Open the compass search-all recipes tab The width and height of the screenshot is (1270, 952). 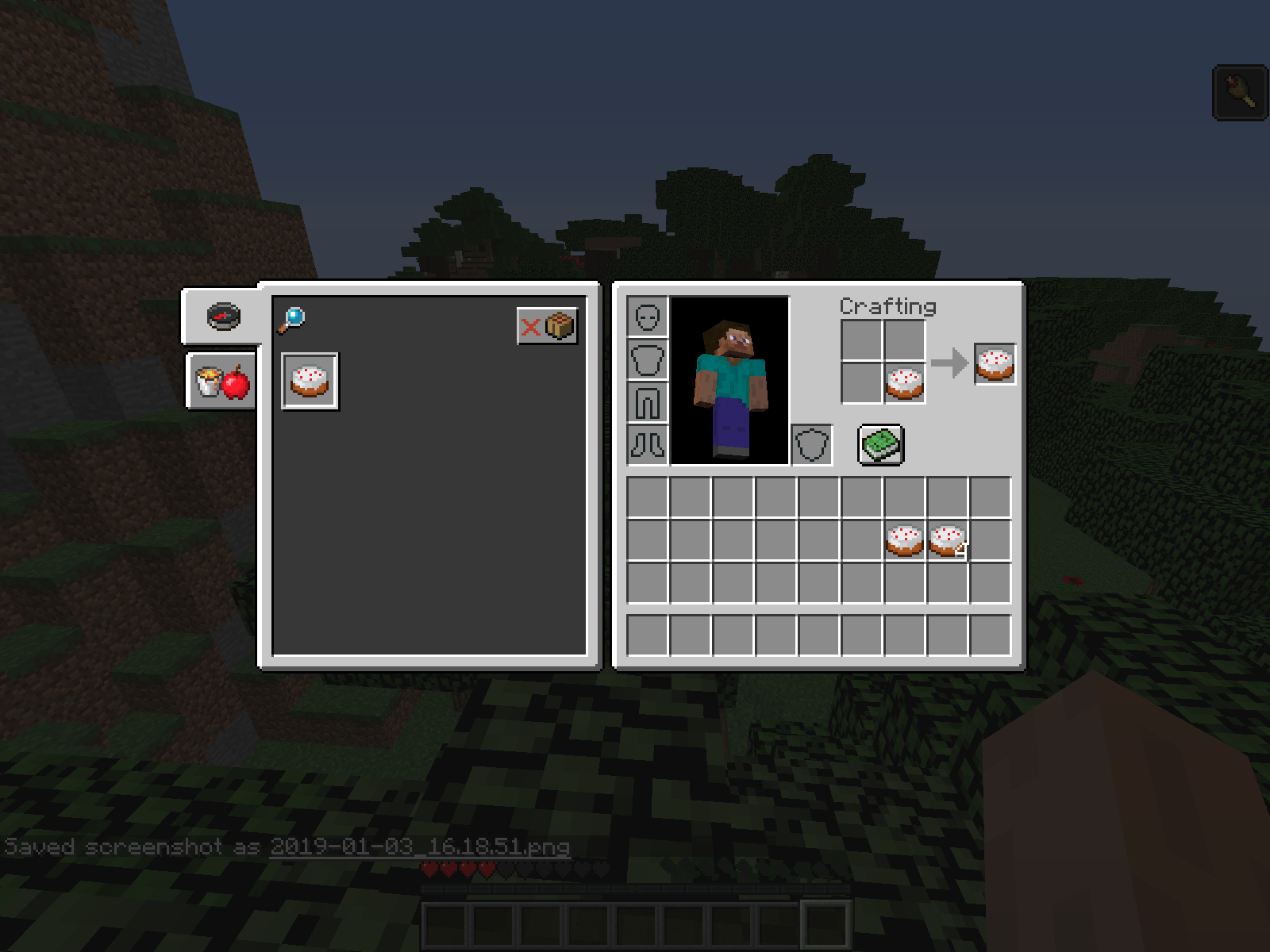pyautogui.click(x=223, y=317)
